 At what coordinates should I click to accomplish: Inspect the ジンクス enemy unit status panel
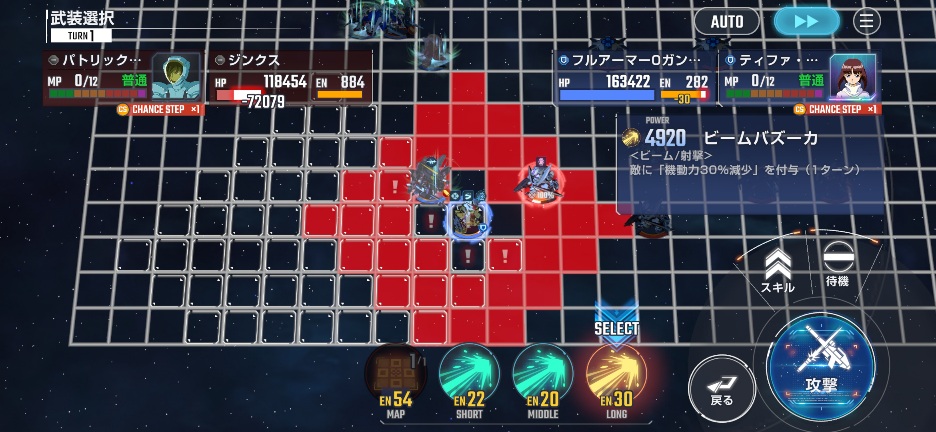pos(290,79)
